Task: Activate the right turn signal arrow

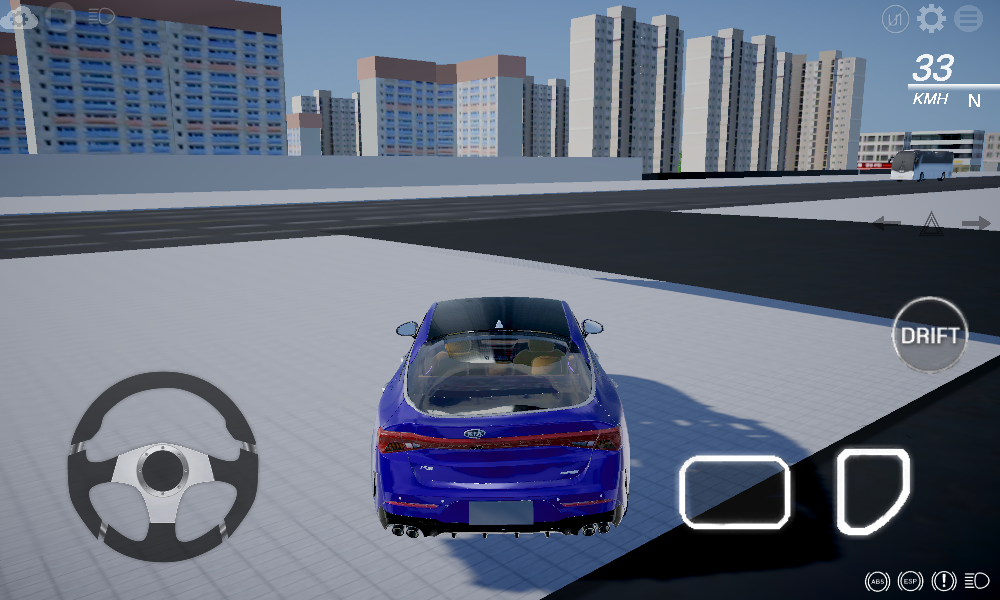Action: pos(975,223)
